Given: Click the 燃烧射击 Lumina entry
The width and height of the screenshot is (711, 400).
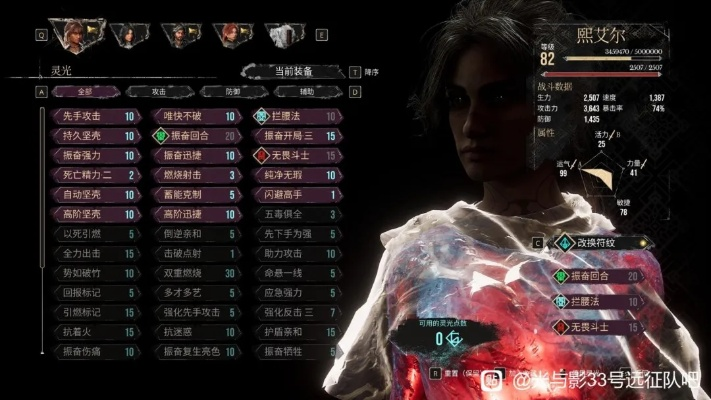Looking at the screenshot, I should click(194, 176).
